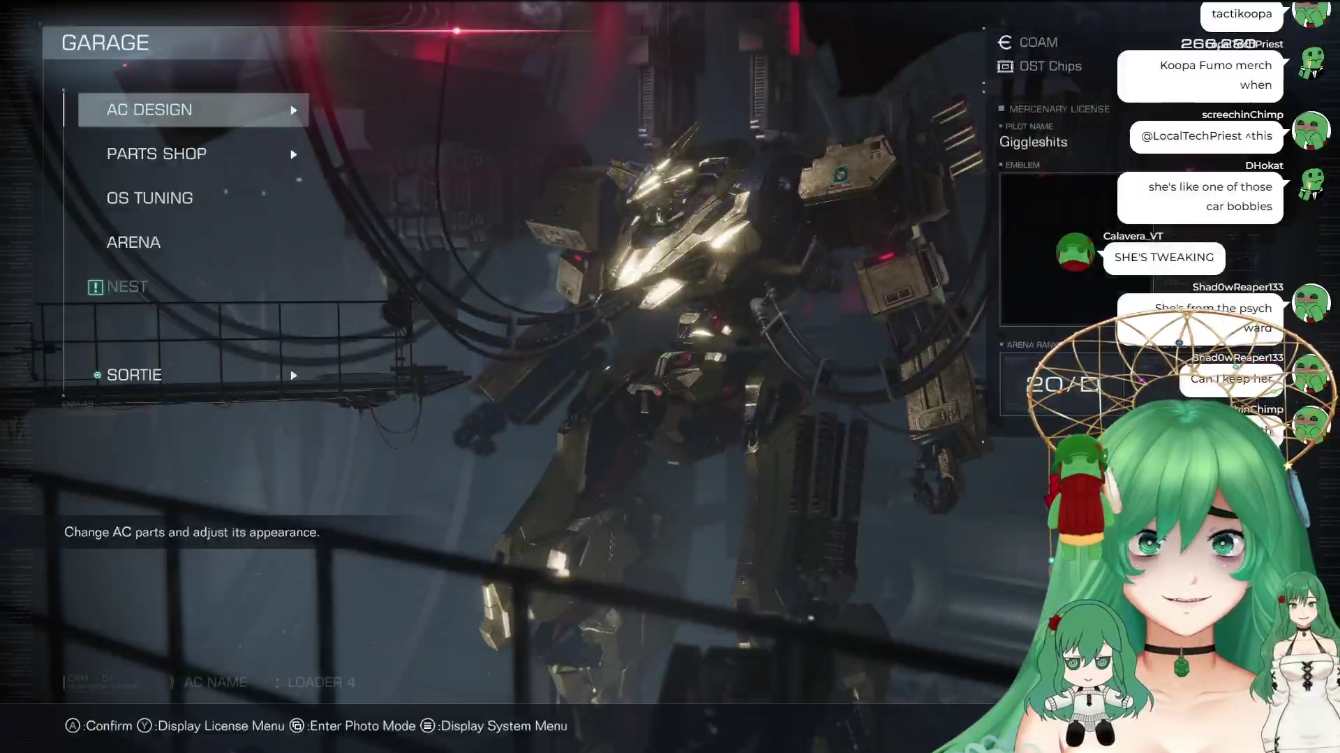The height and width of the screenshot is (753, 1340).
Task: Enter the Arena
Action: 134,242
